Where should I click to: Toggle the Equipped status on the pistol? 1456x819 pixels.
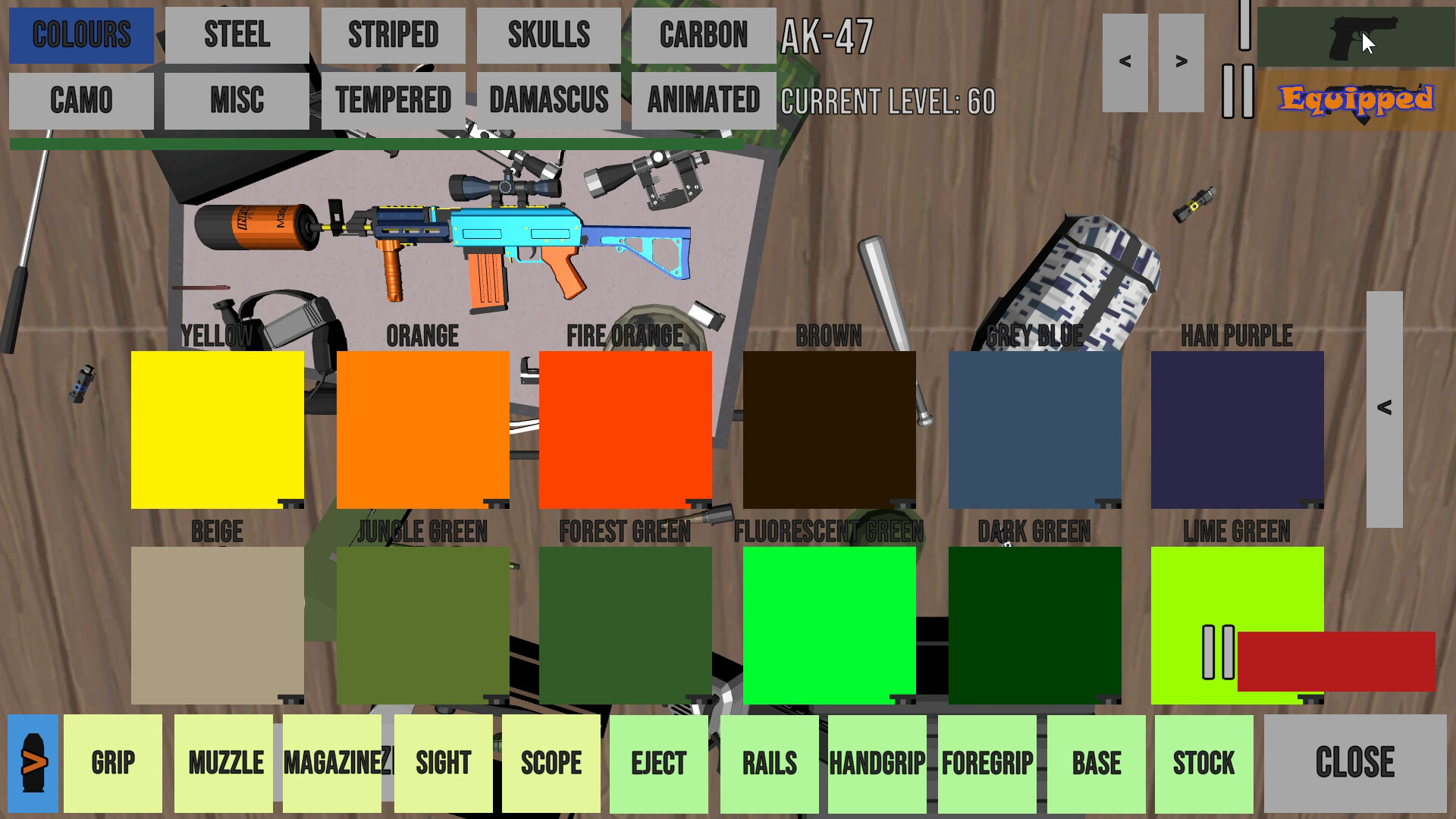(1357, 97)
